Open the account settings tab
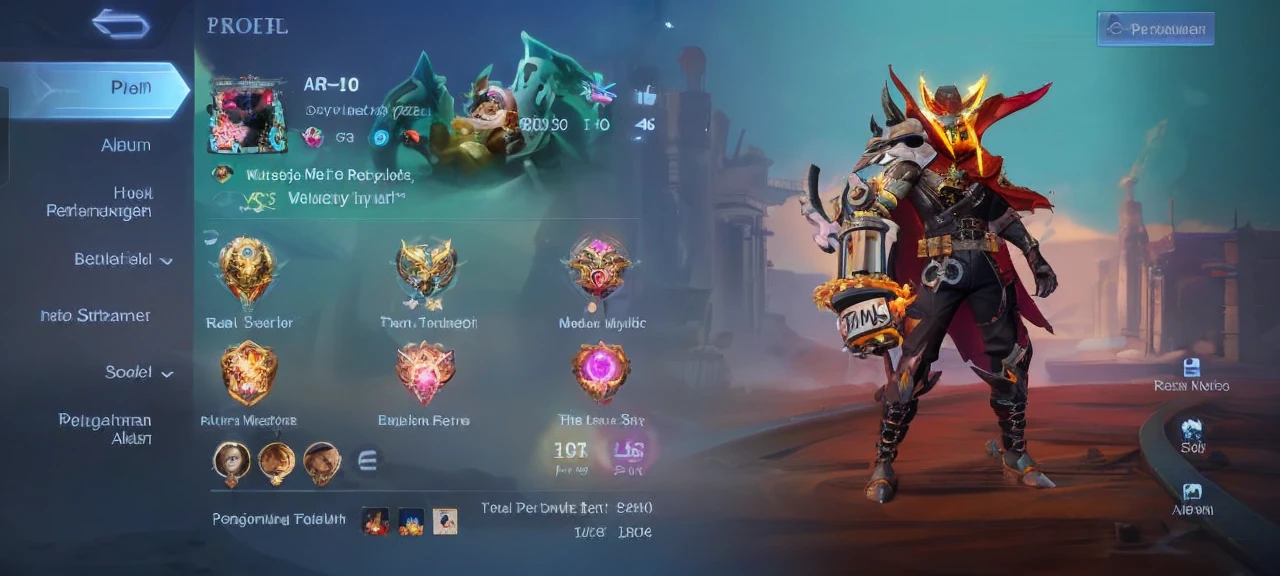Viewport: 1280px width, 576px height. pyautogui.click(x=105, y=429)
